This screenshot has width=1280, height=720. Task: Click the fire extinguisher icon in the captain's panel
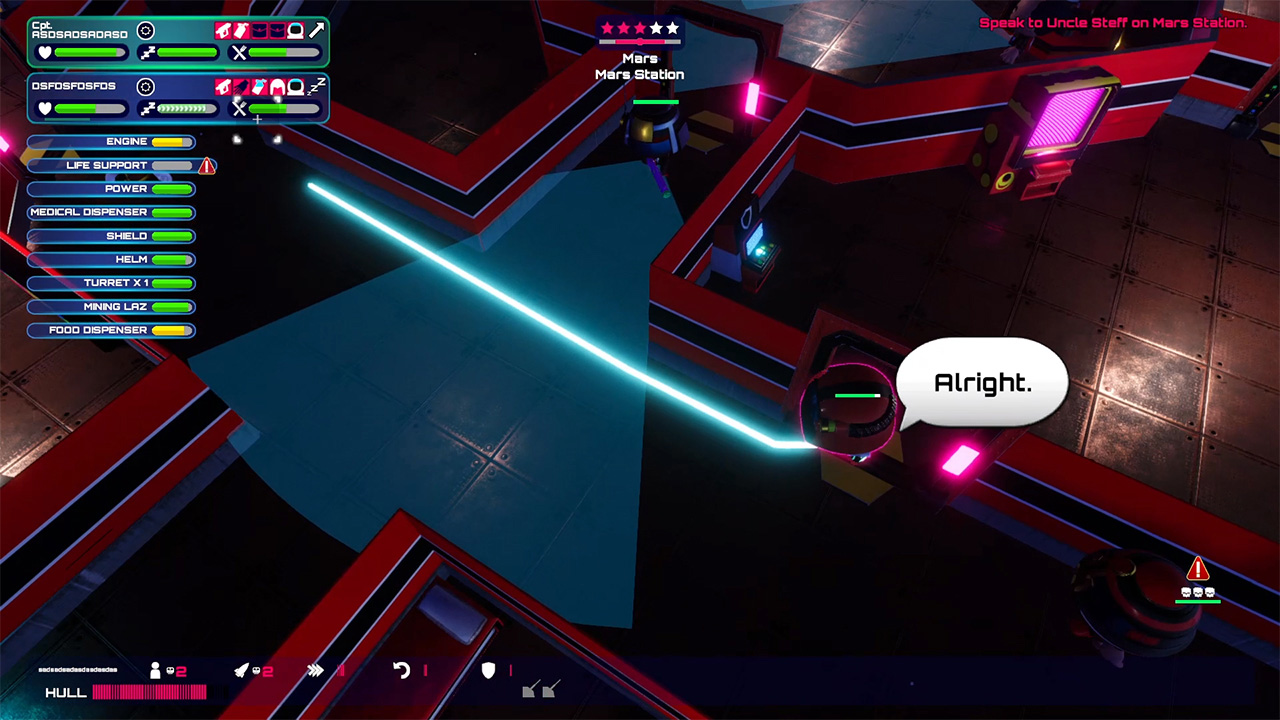(241, 30)
